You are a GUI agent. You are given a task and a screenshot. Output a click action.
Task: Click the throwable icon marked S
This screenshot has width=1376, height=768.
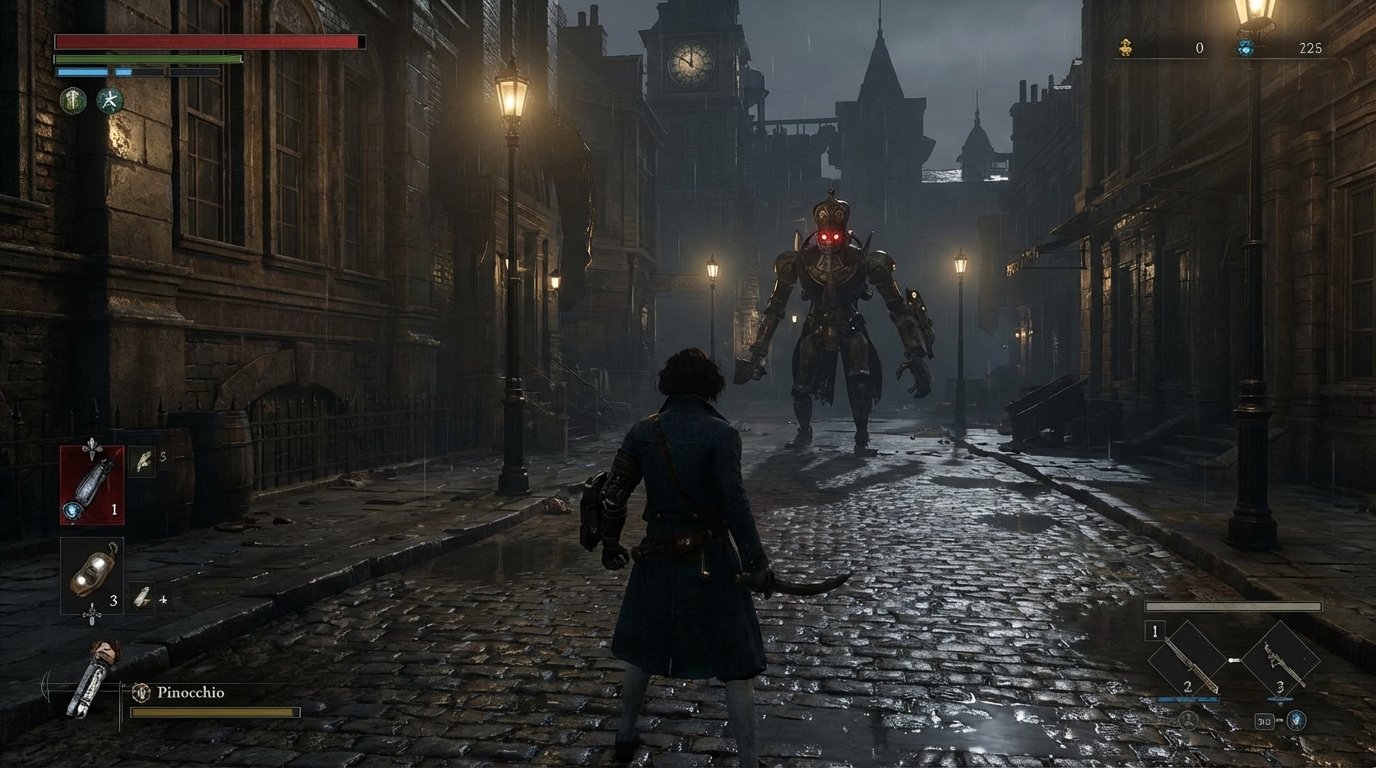[142, 463]
